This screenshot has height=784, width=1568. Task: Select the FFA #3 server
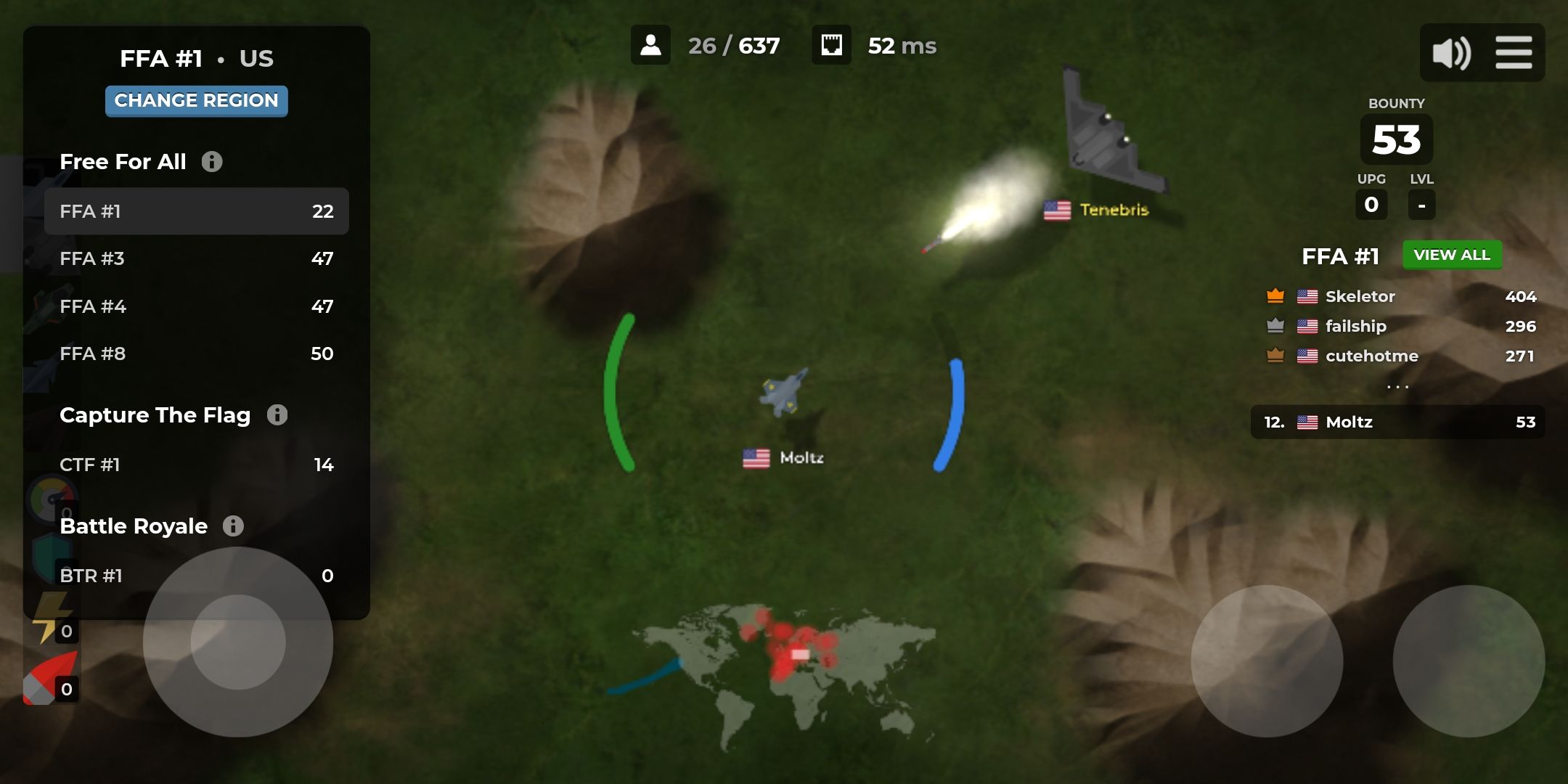point(197,258)
